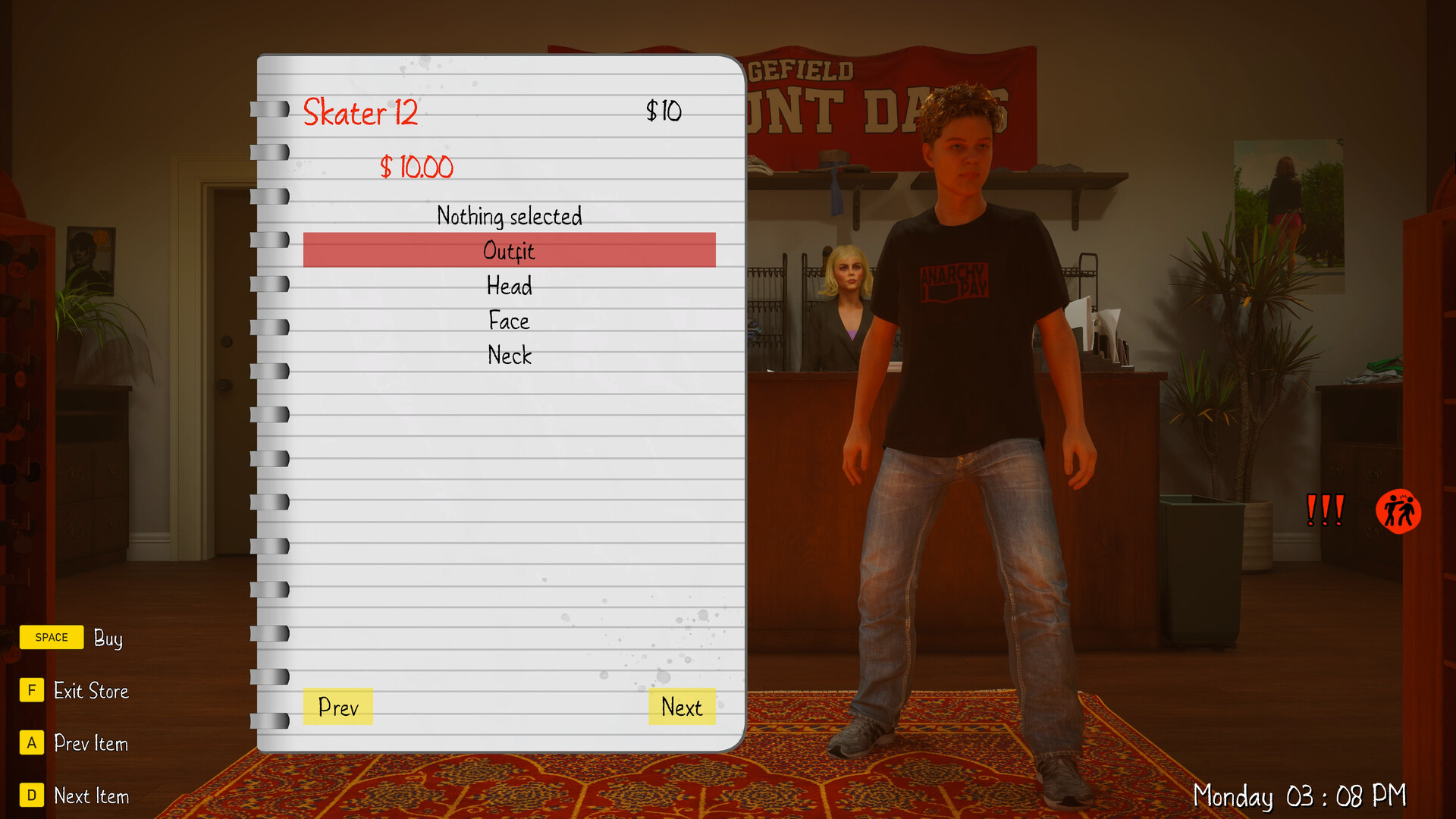The width and height of the screenshot is (1456, 819).
Task: Click the $10 price tag label
Action: (x=663, y=111)
